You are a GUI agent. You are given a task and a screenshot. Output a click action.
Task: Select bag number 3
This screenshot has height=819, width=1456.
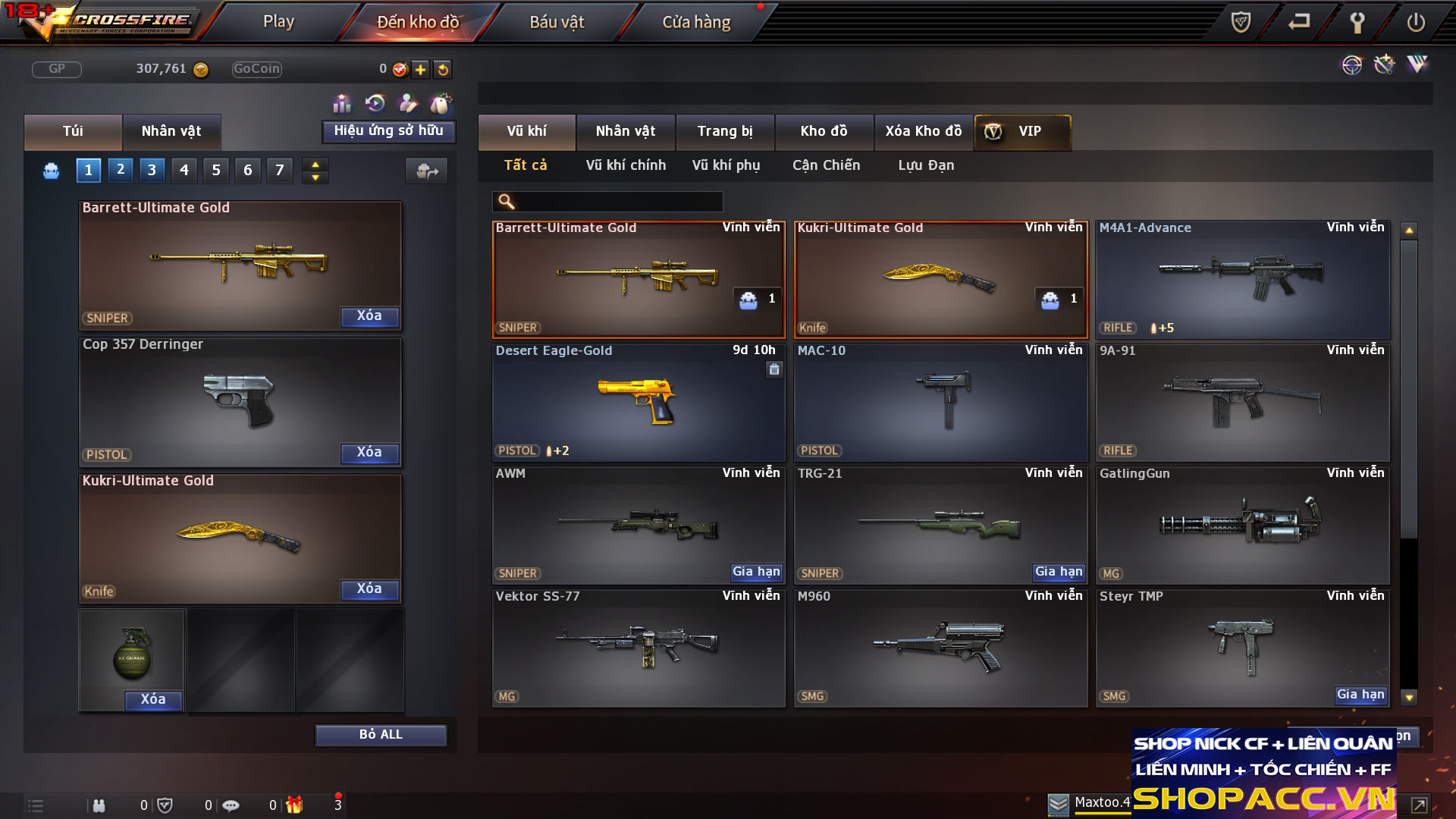[152, 170]
